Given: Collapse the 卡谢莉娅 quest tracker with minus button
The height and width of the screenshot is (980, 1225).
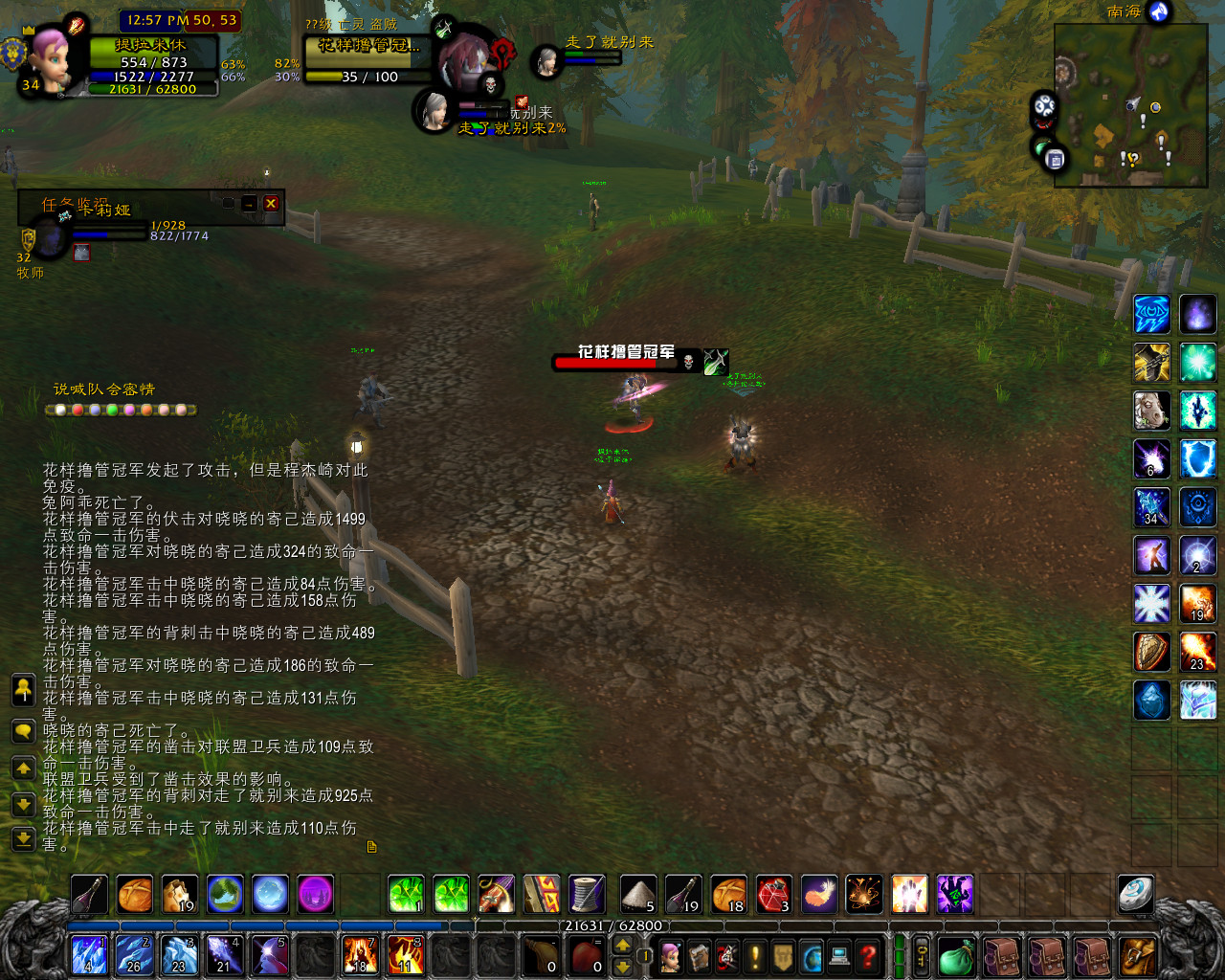Looking at the screenshot, I should pos(248,201).
